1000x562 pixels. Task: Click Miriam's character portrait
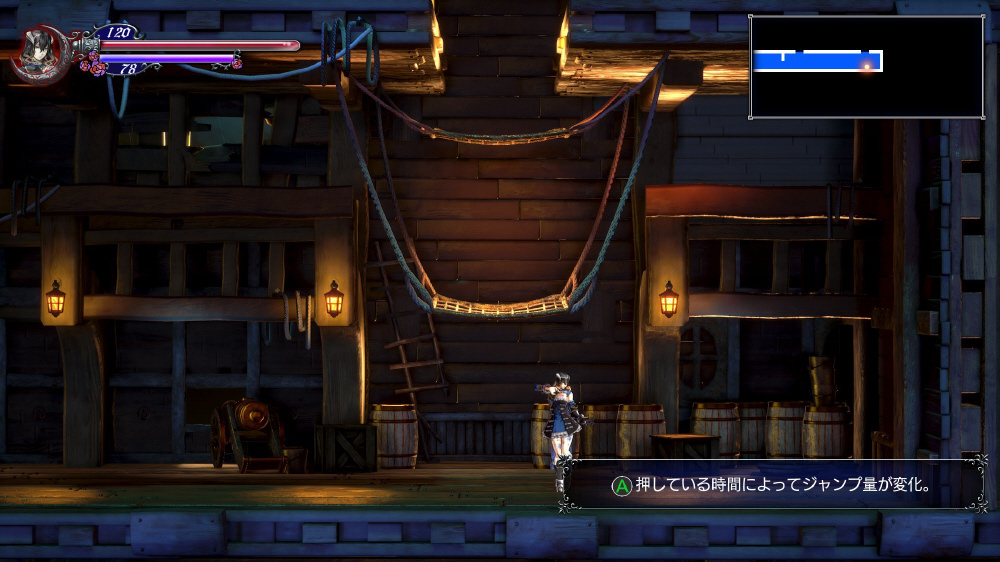pos(39,52)
